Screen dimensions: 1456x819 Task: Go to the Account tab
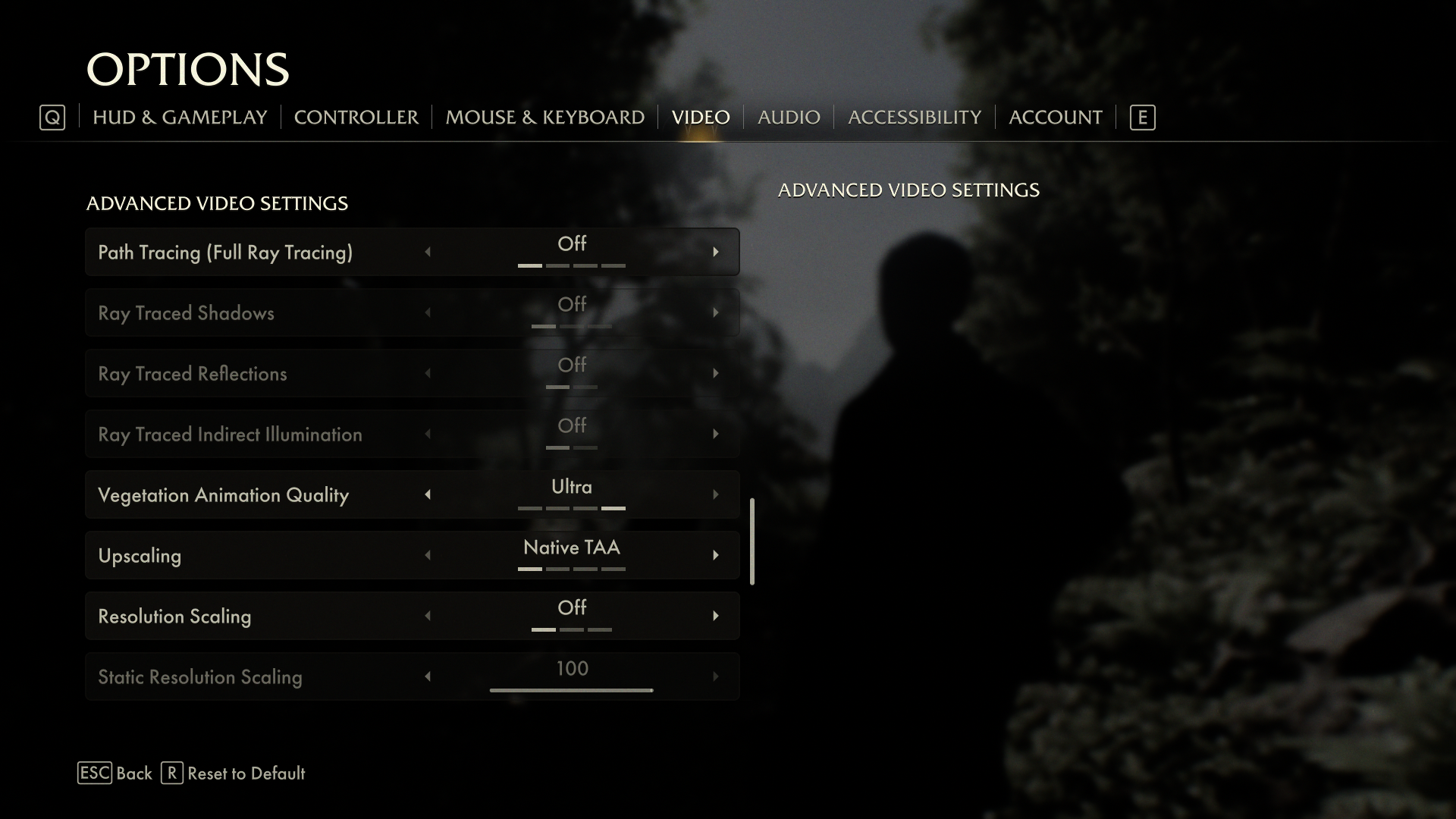click(x=1055, y=118)
